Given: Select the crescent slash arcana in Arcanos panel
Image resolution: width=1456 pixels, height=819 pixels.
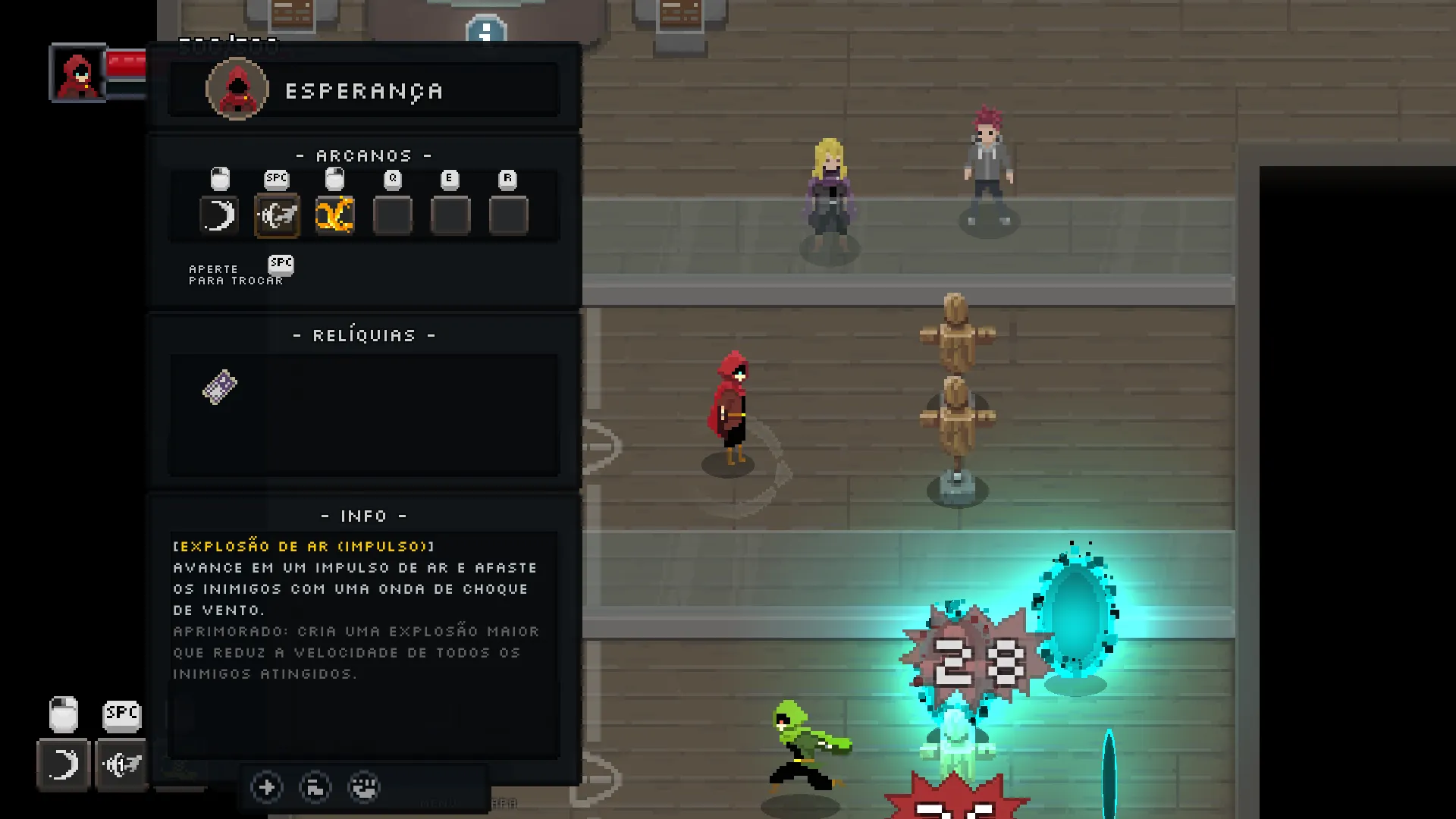Looking at the screenshot, I should 219,216.
